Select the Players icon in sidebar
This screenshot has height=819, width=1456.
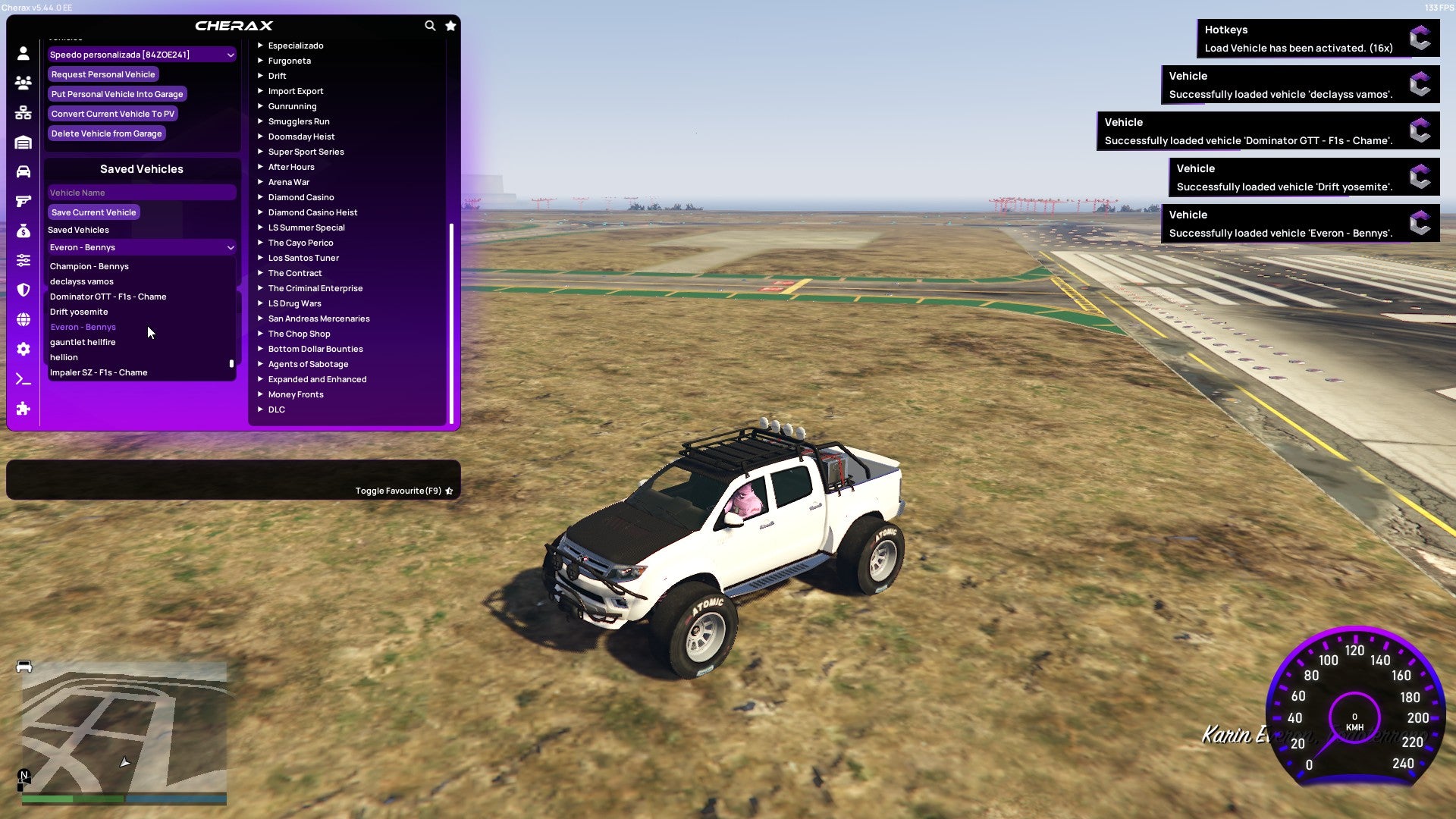23,83
